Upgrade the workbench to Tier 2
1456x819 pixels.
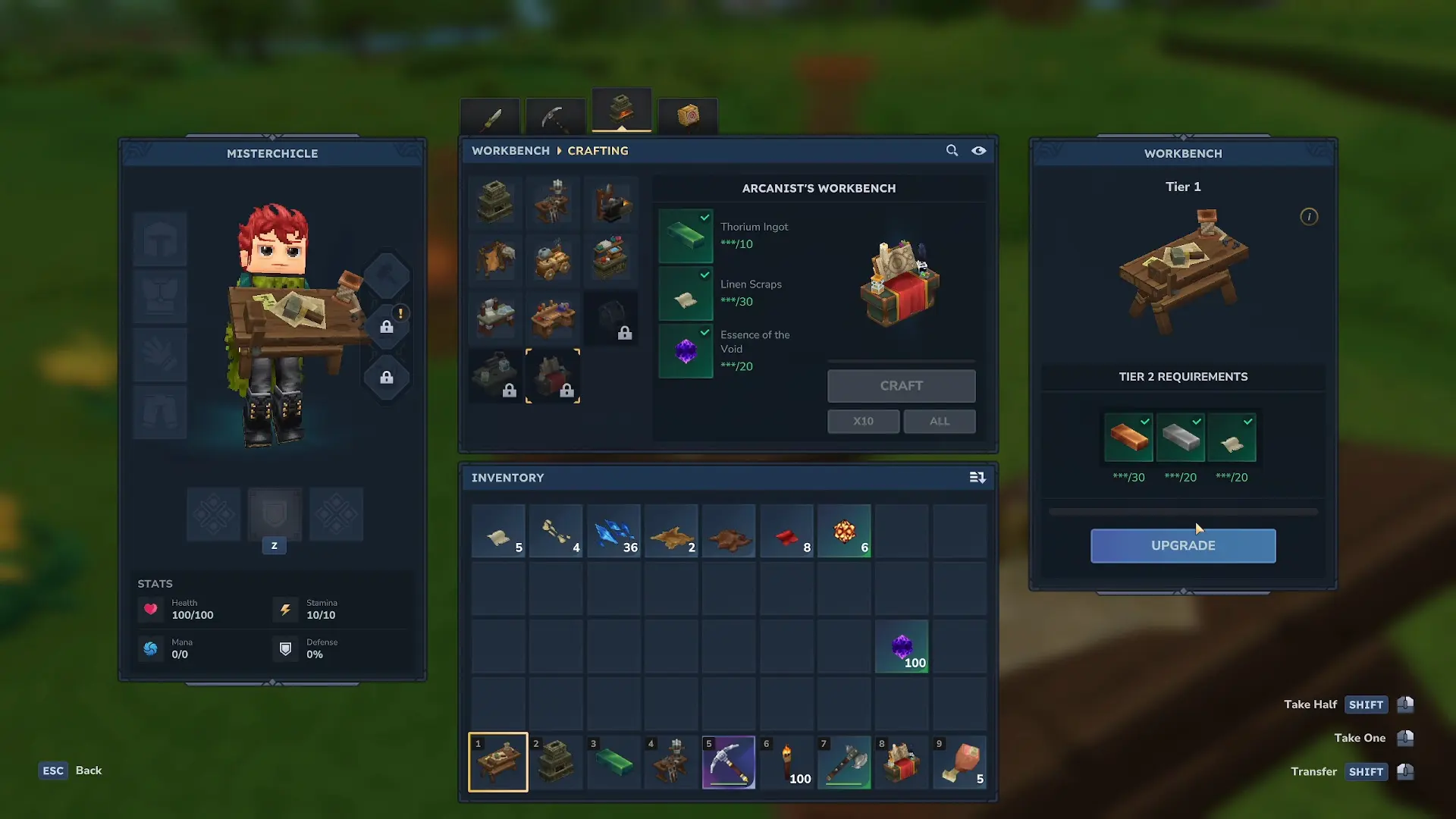click(x=1183, y=545)
